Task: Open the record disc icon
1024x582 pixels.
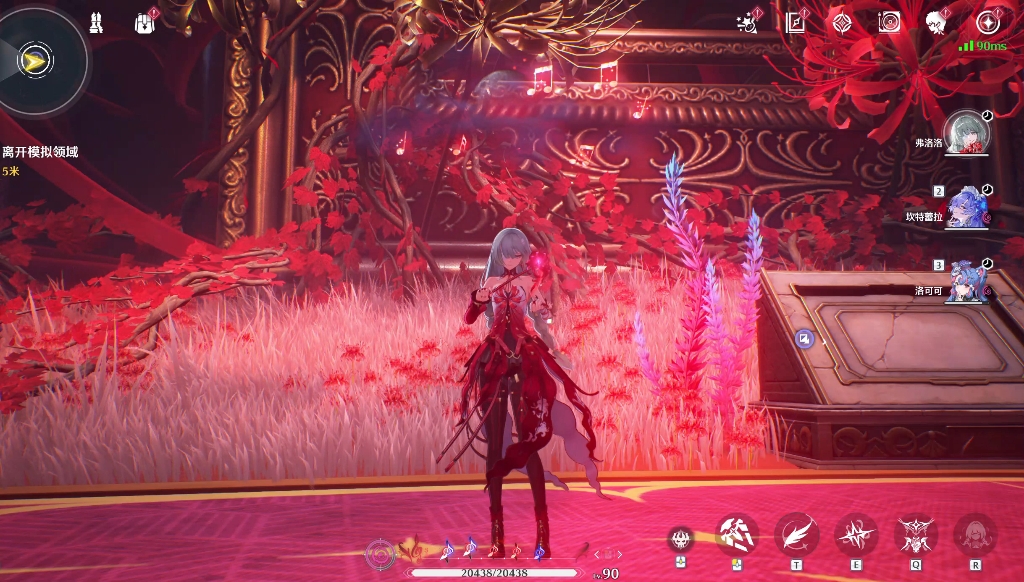Action: tap(889, 22)
